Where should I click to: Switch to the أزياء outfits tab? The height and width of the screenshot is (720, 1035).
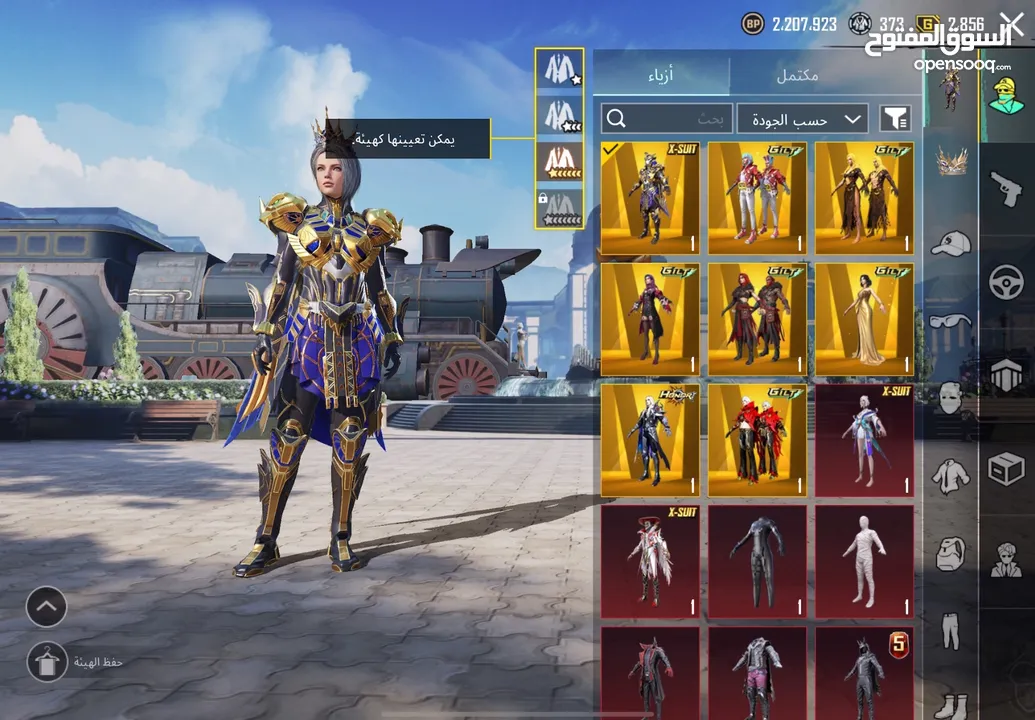(x=660, y=76)
